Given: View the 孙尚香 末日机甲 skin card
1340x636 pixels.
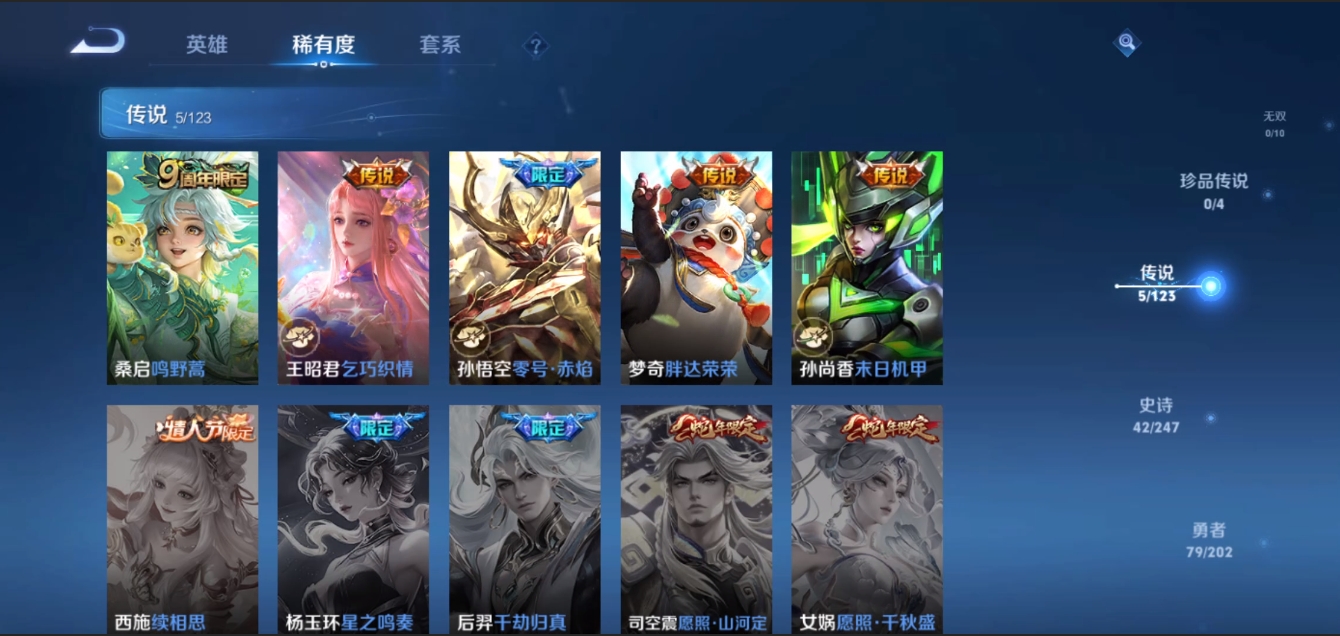Looking at the screenshot, I should point(866,267).
